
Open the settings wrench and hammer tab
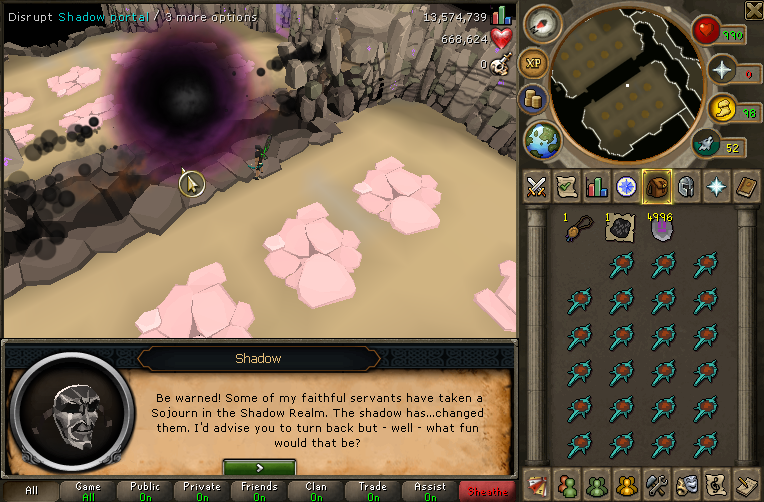point(657,485)
